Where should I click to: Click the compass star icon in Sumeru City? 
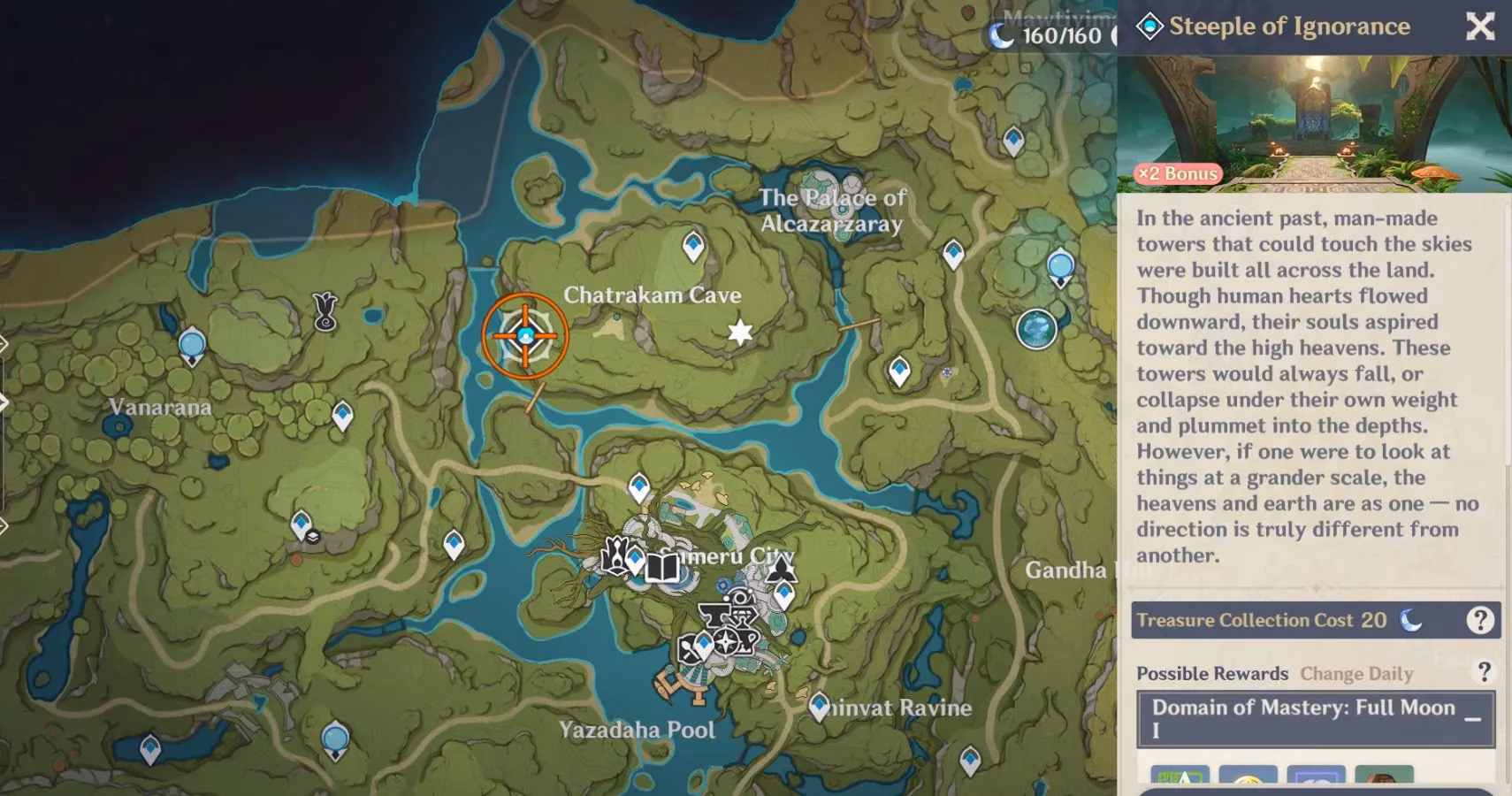[x=726, y=641]
